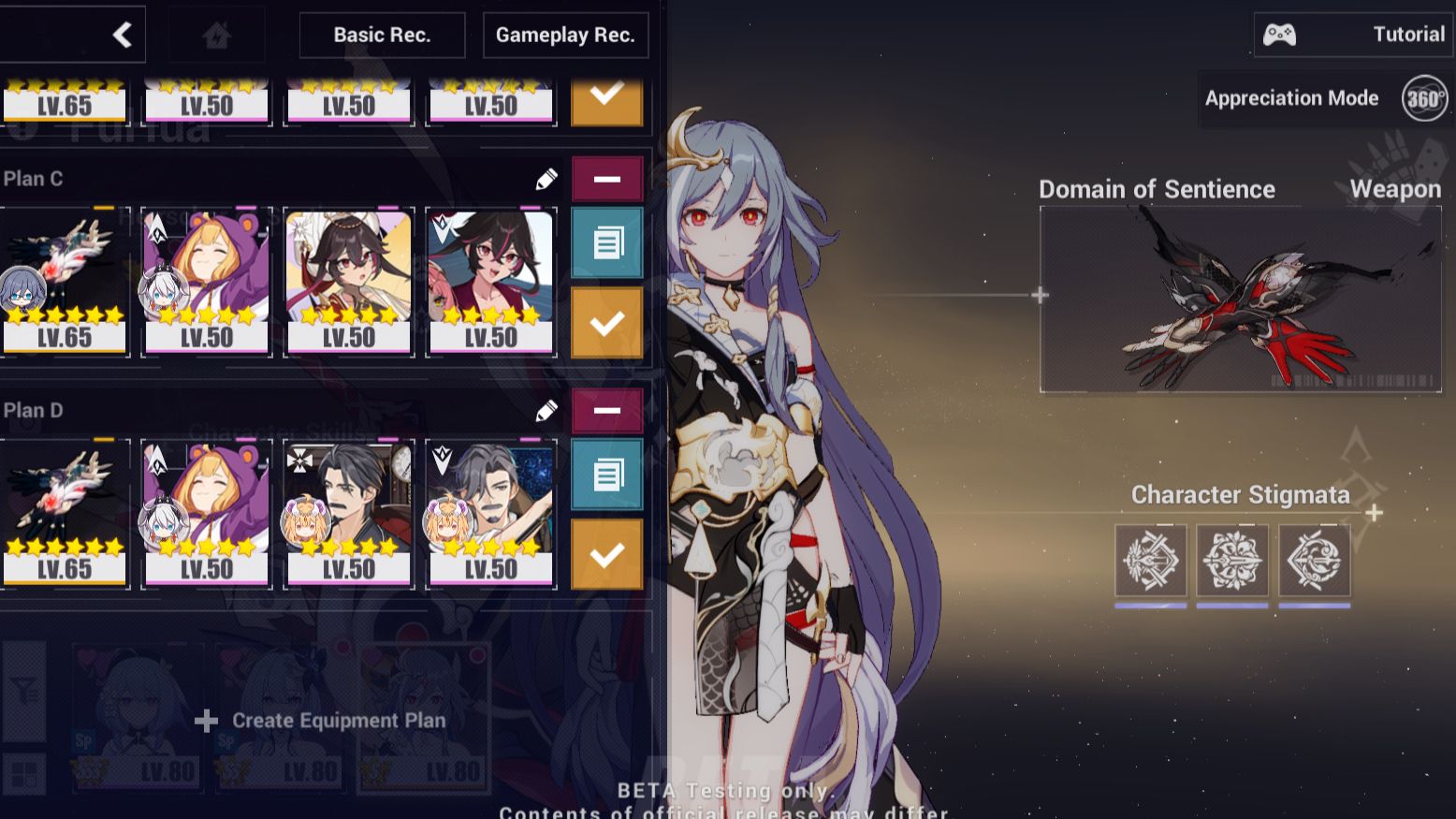1456x819 pixels.
Task: Click the home icon next to the back arrow
Action: coord(216,34)
